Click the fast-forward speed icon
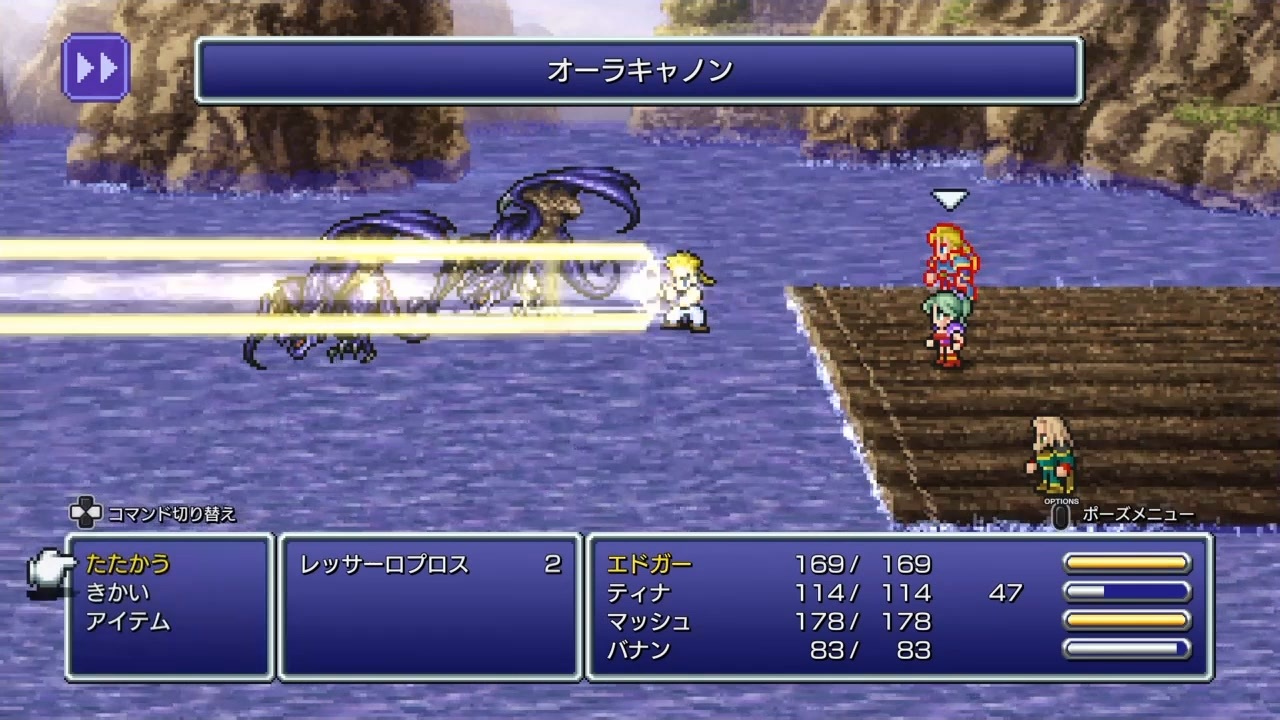The height and width of the screenshot is (720, 1280). pyautogui.click(x=95, y=66)
